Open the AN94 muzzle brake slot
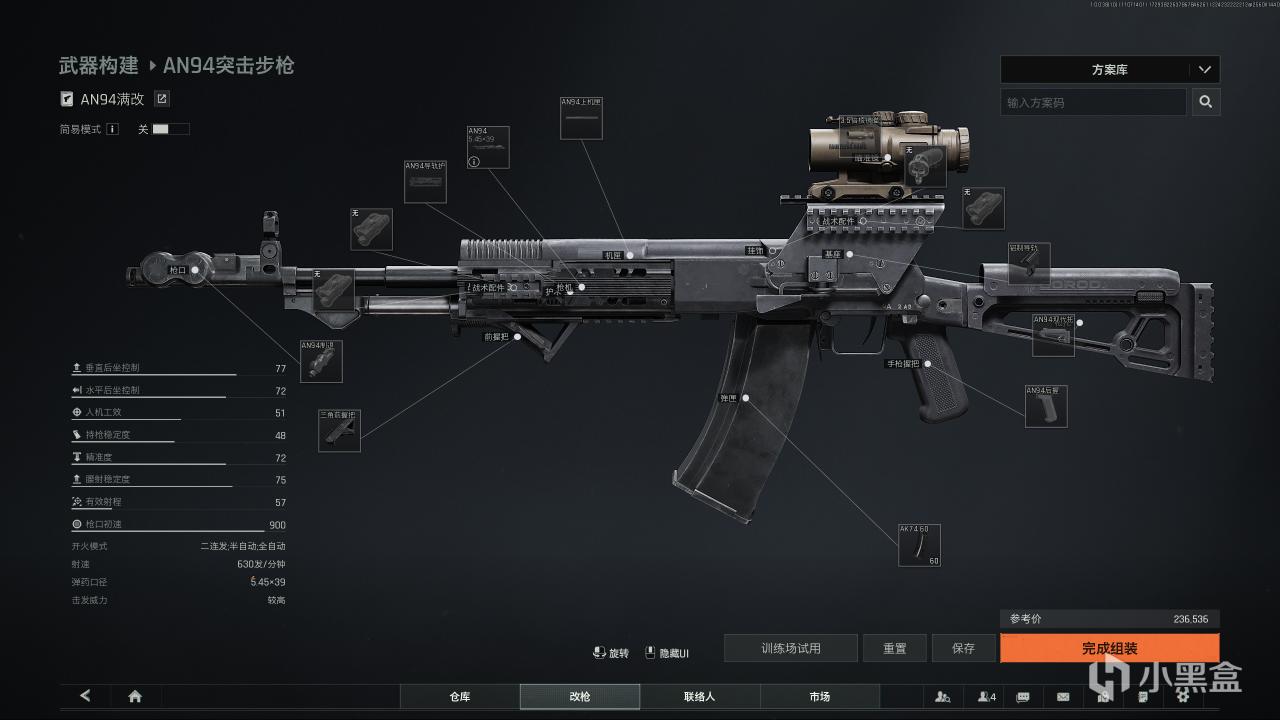The height and width of the screenshot is (720, 1280). pos(321,361)
